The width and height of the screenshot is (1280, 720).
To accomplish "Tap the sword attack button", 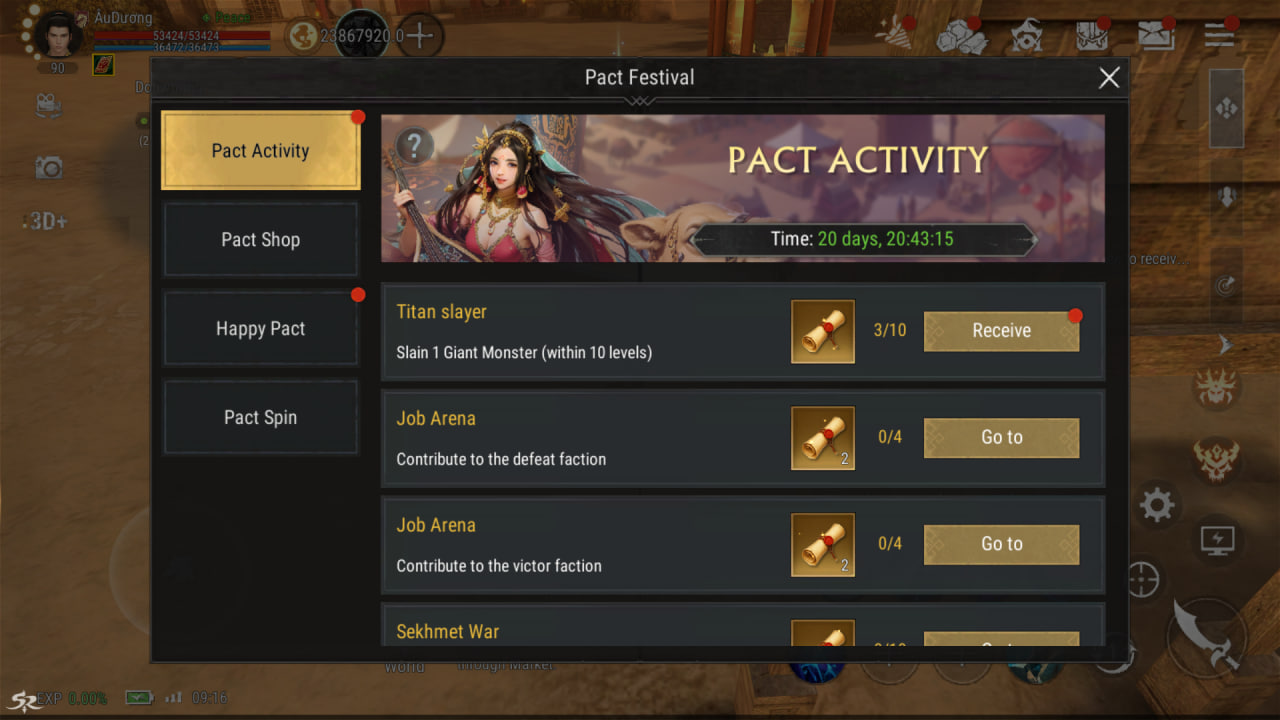I will coord(1207,635).
